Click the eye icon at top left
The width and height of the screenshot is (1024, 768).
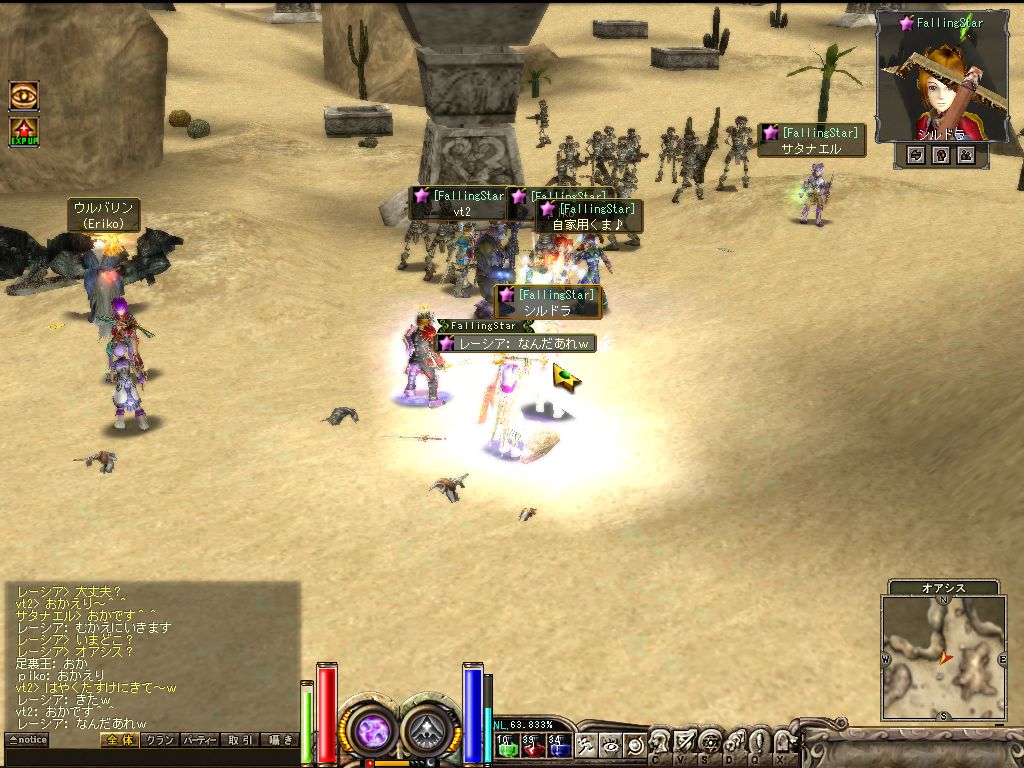point(24,95)
